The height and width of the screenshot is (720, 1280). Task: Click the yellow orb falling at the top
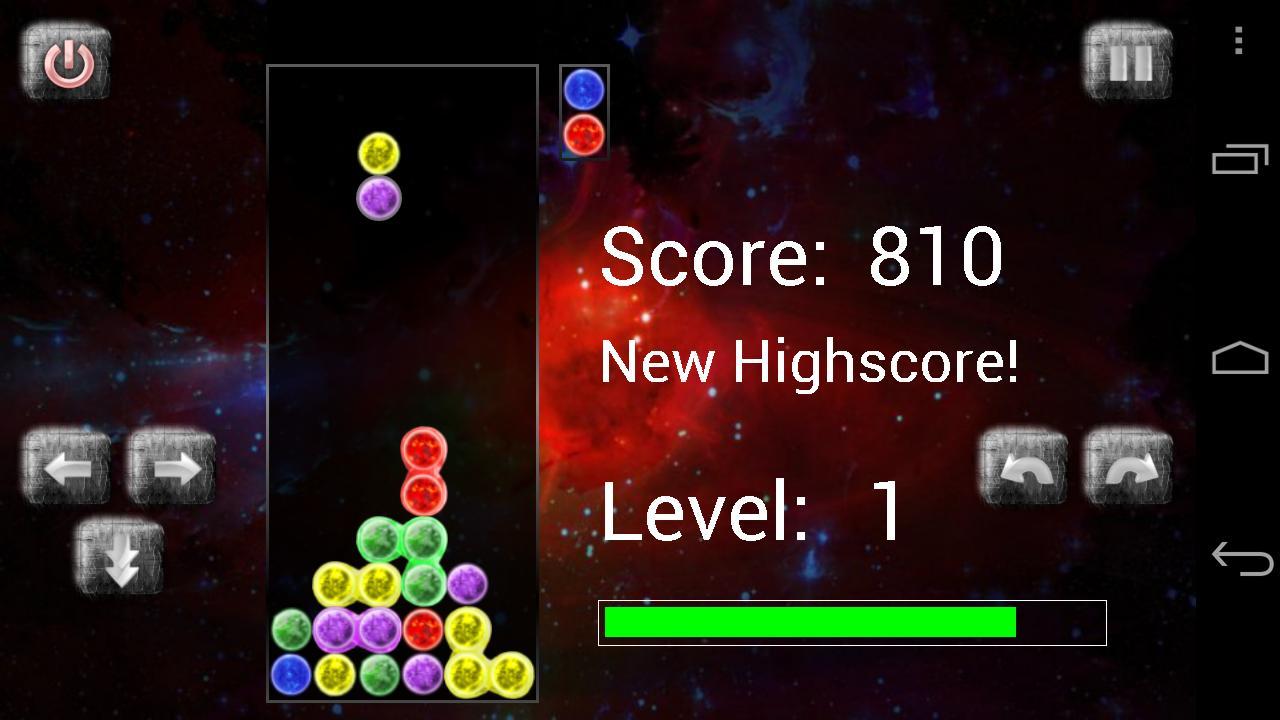pyautogui.click(x=381, y=153)
